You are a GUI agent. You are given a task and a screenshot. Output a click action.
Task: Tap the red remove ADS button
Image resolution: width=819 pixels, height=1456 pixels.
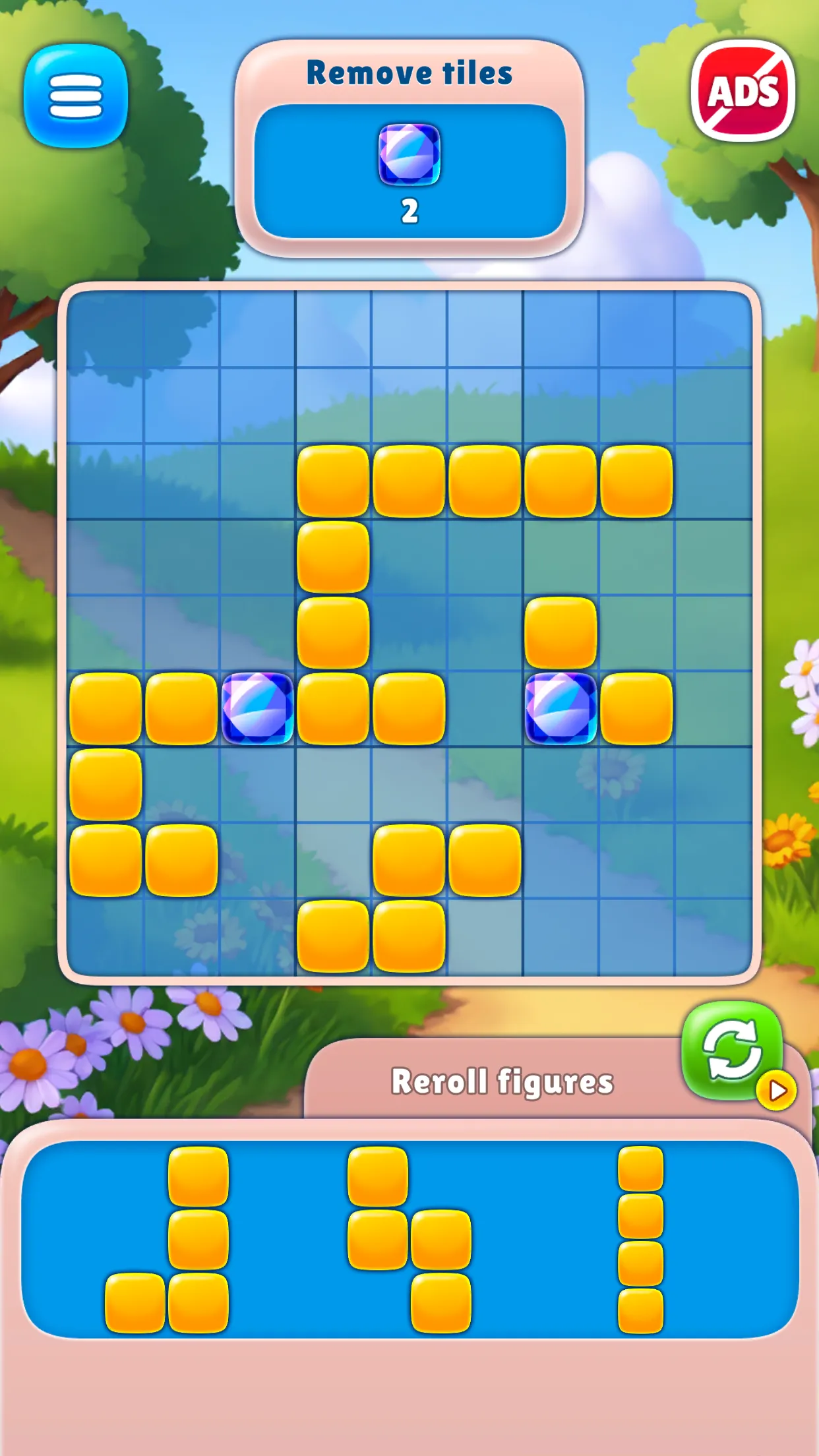coord(743,91)
